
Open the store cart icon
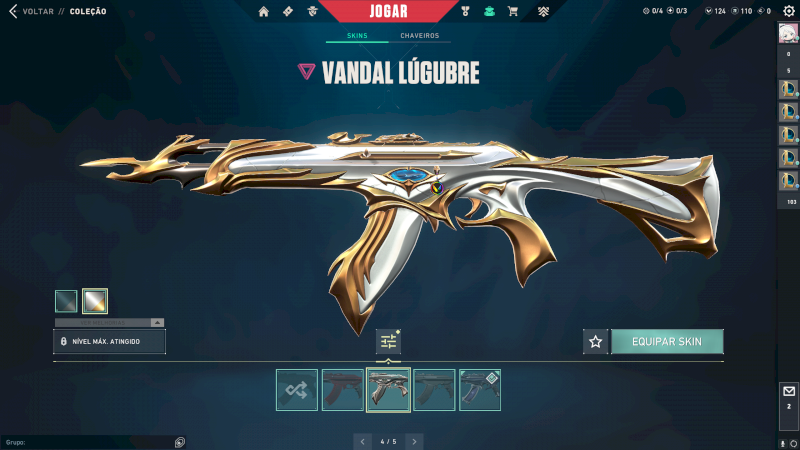(x=513, y=12)
